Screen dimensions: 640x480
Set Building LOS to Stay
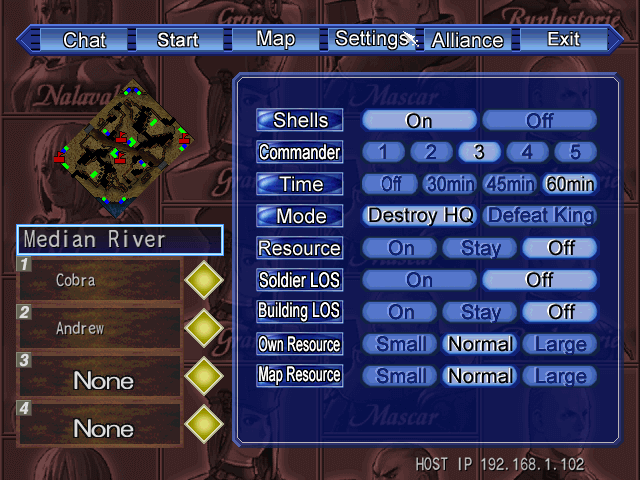click(480, 312)
